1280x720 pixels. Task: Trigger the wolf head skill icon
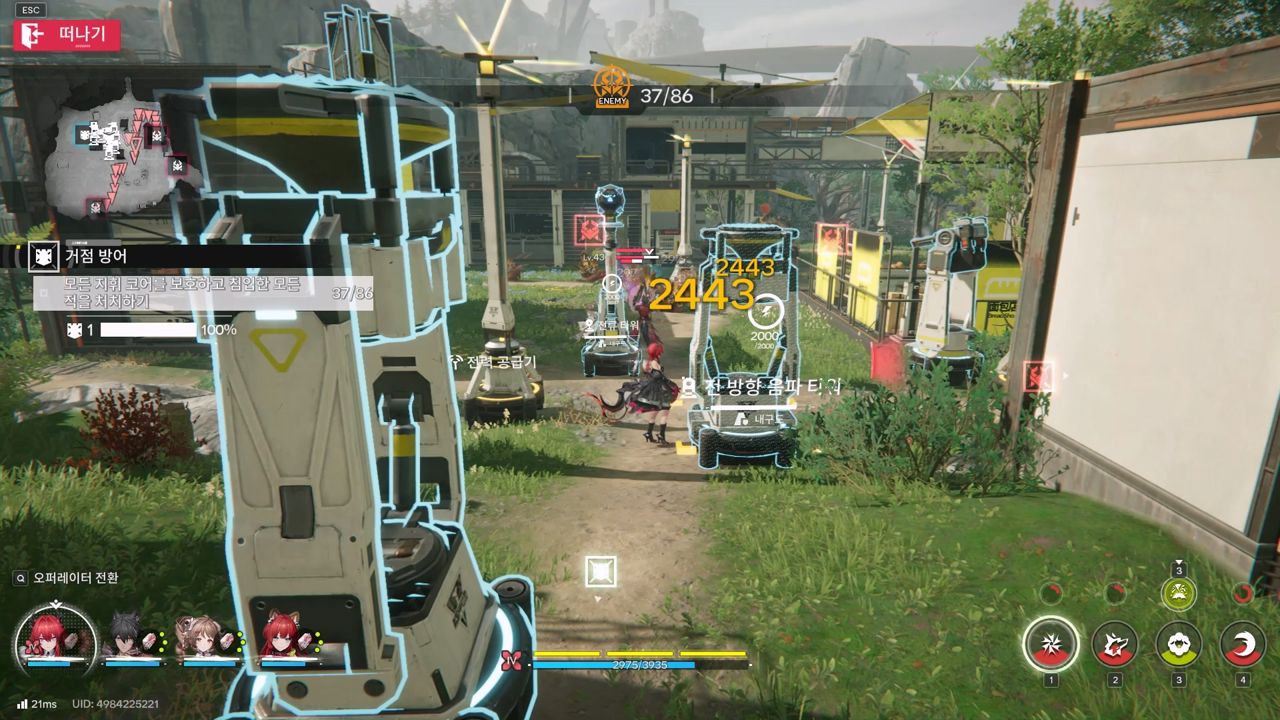(x=1114, y=643)
